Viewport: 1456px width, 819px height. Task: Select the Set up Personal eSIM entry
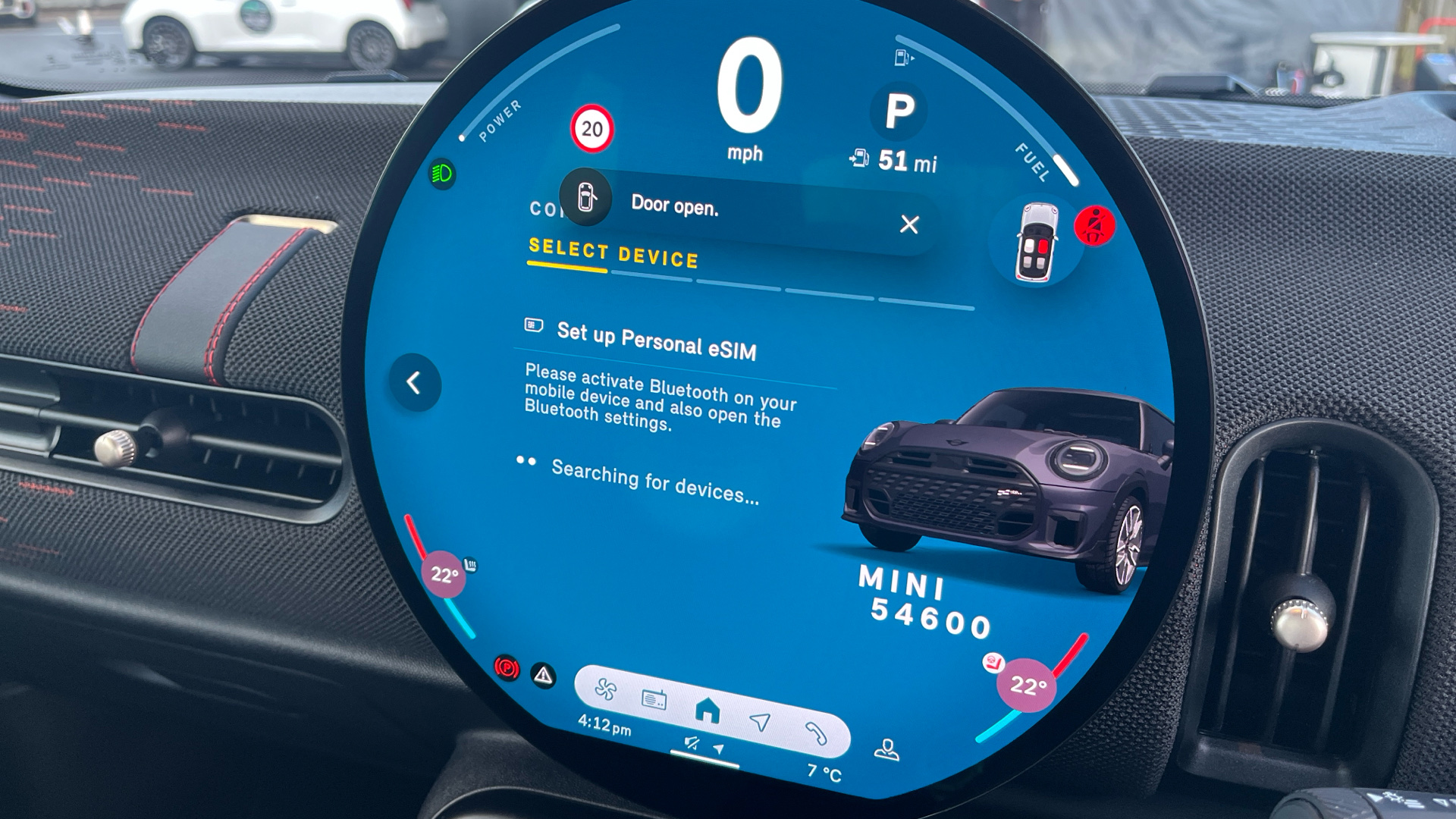[656, 342]
